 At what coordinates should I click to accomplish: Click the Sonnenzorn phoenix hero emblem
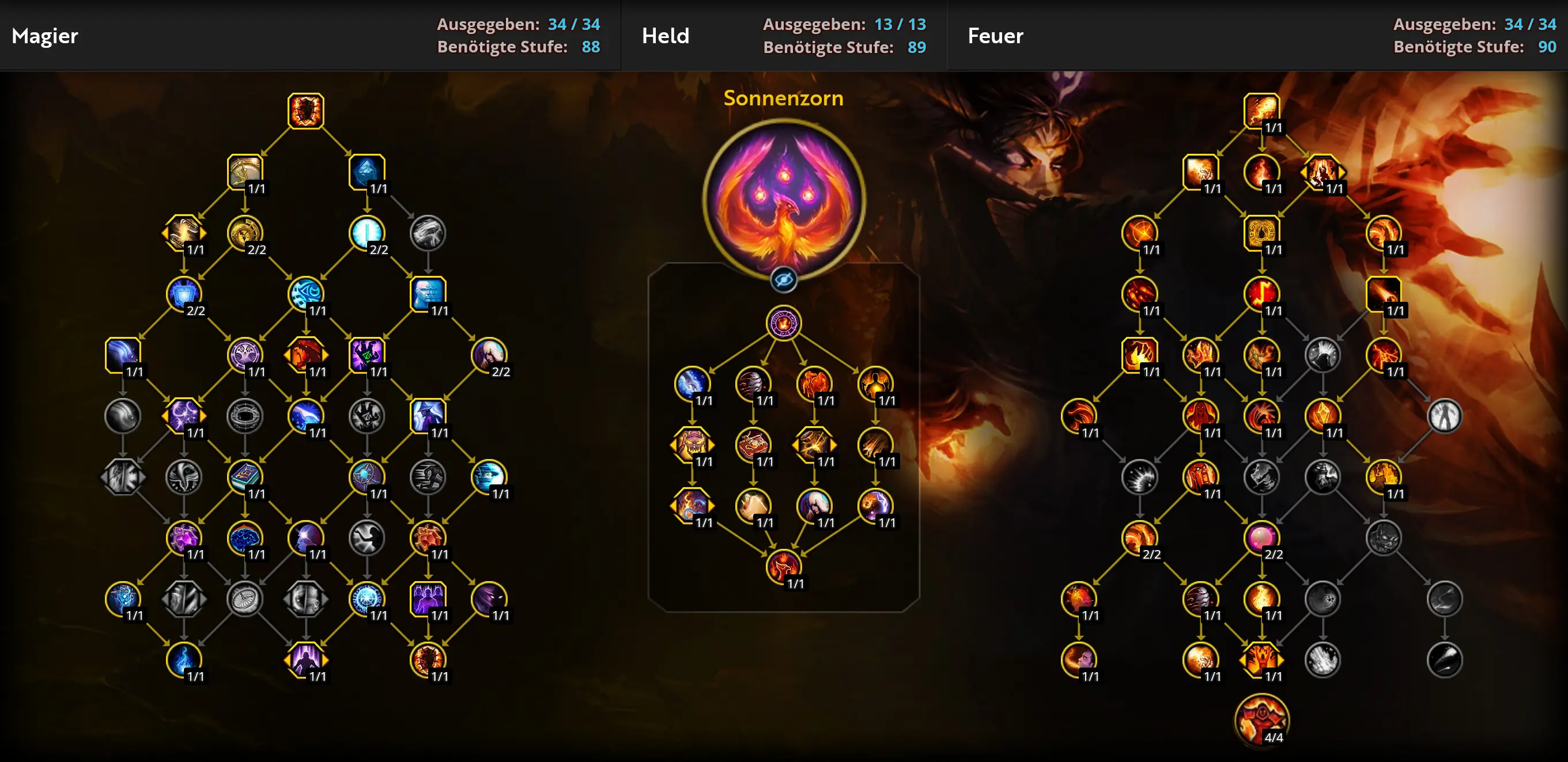[x=783, y=198]
